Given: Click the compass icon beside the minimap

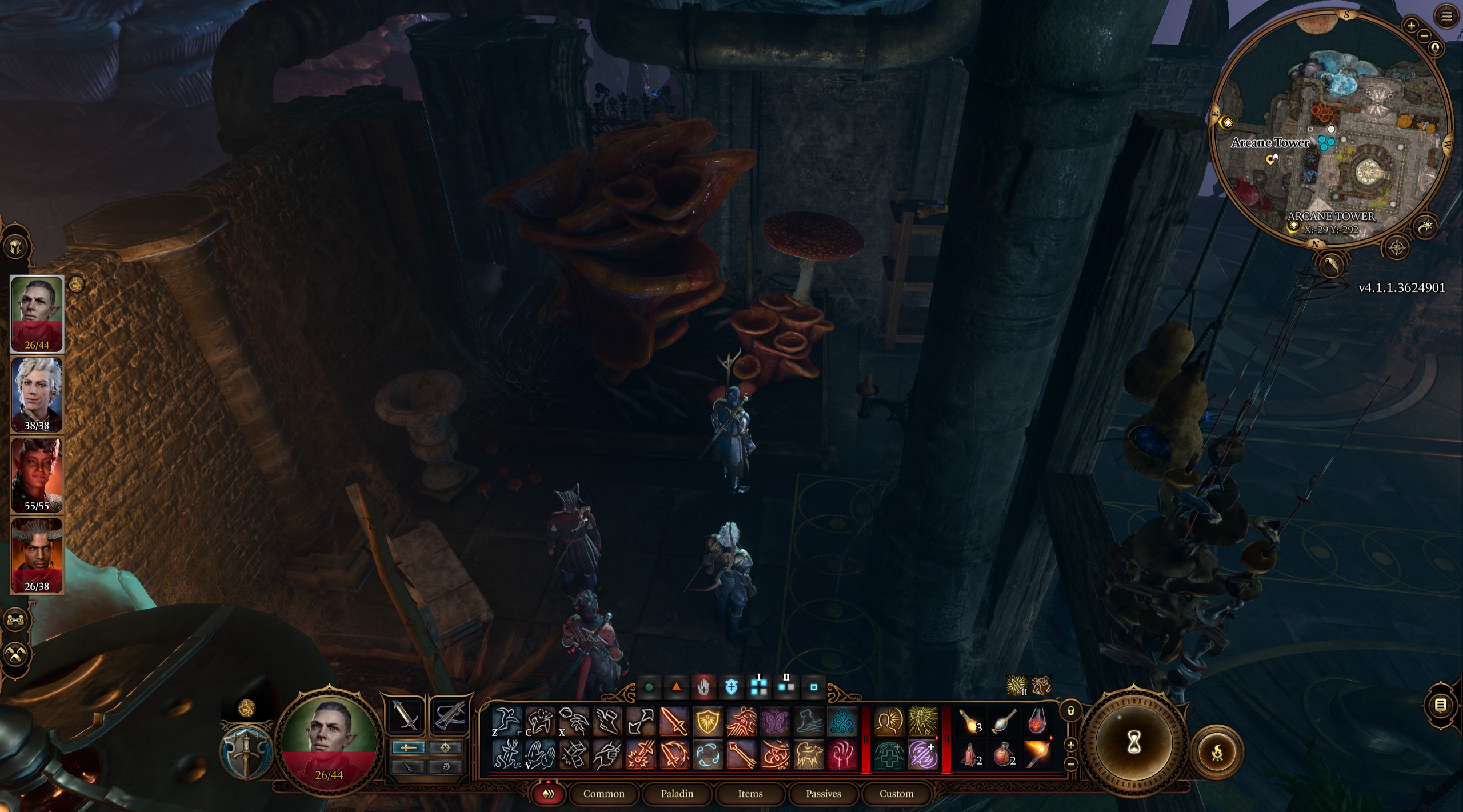Looking at the screenshot, I should click(x=1397, y=247).
